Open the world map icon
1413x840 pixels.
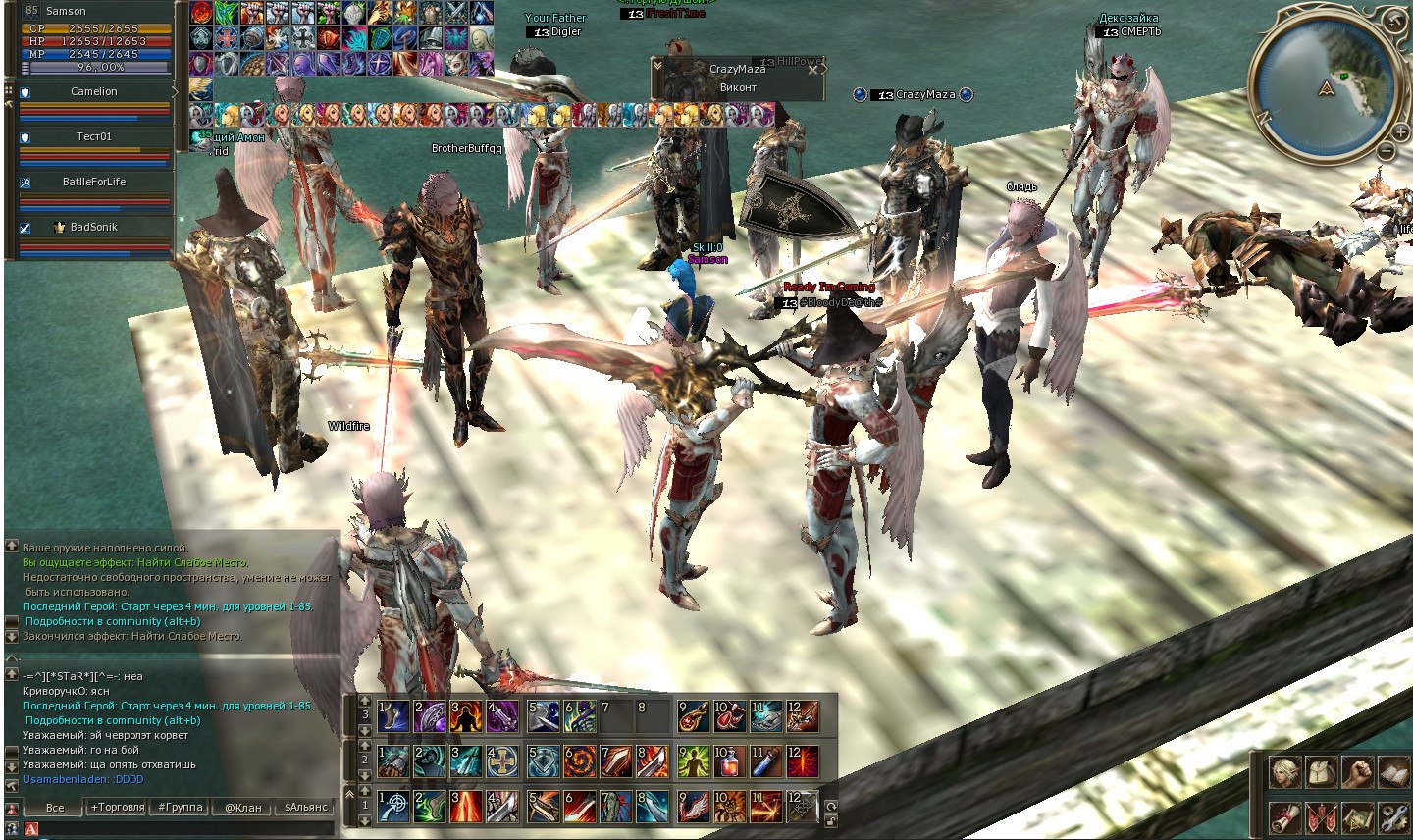pos(1358,816)
